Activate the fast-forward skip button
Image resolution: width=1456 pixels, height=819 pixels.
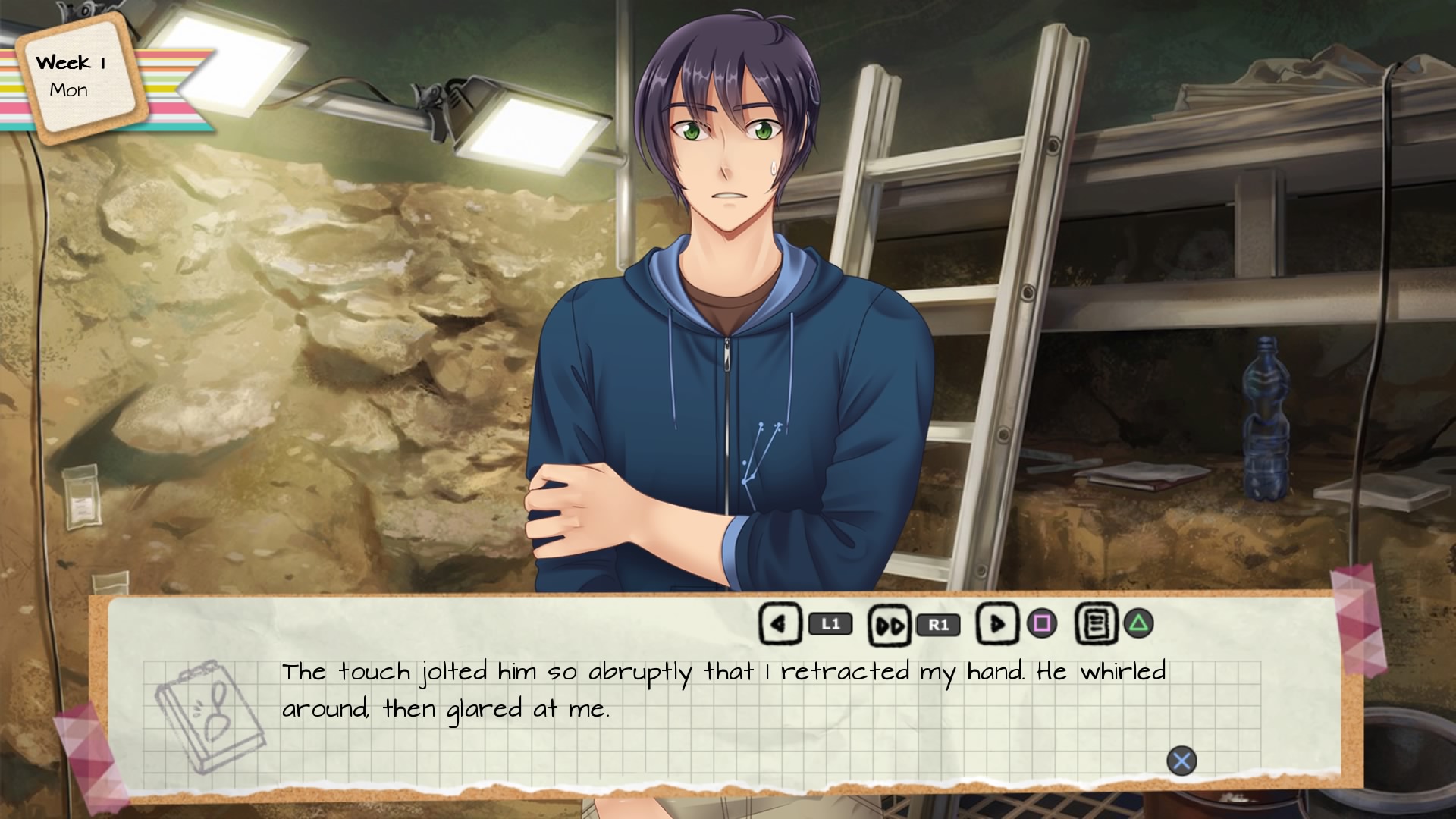889,625
